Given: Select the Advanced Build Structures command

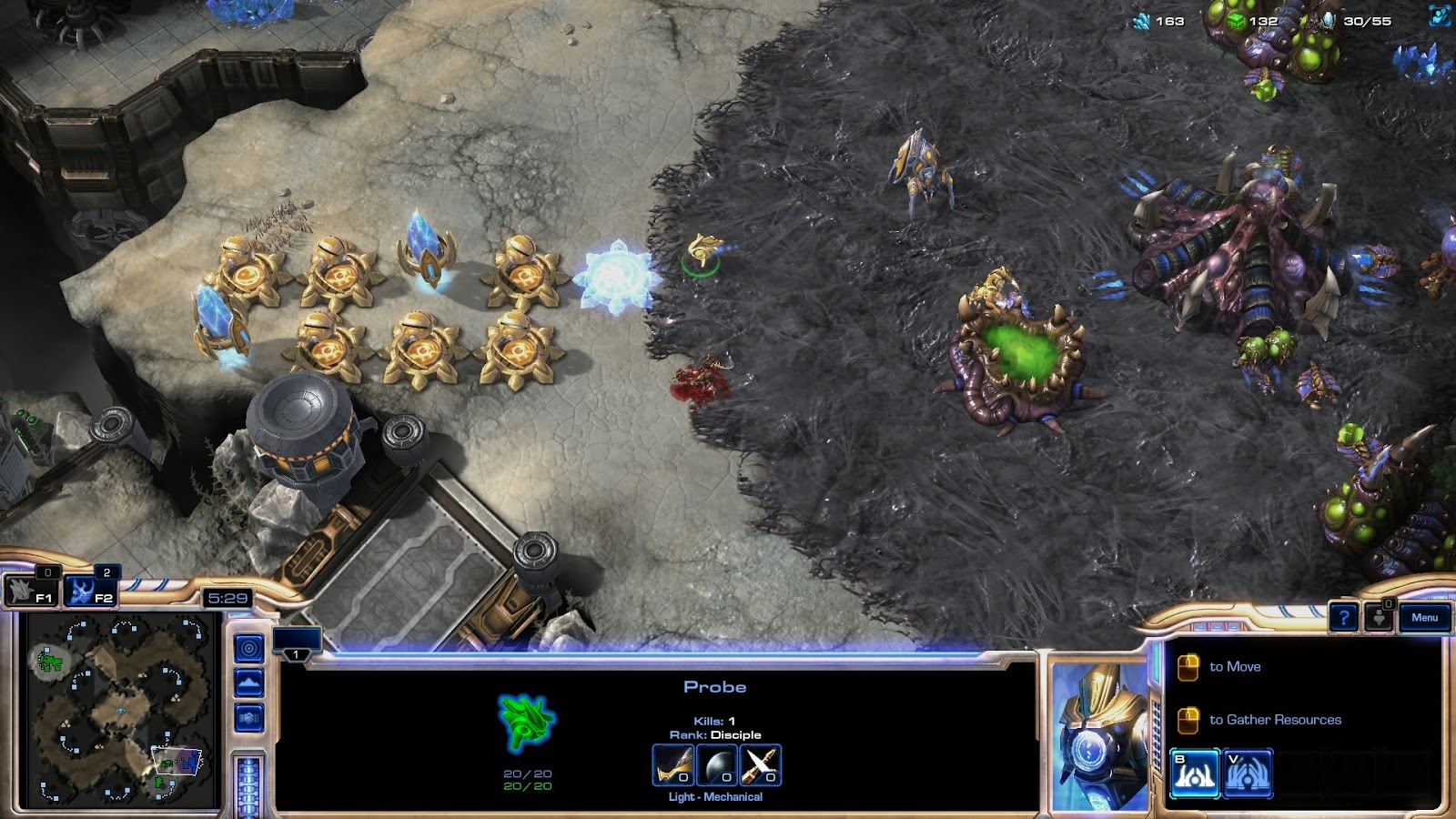Looking at the screenshot, I should [x=1249, y=773].
